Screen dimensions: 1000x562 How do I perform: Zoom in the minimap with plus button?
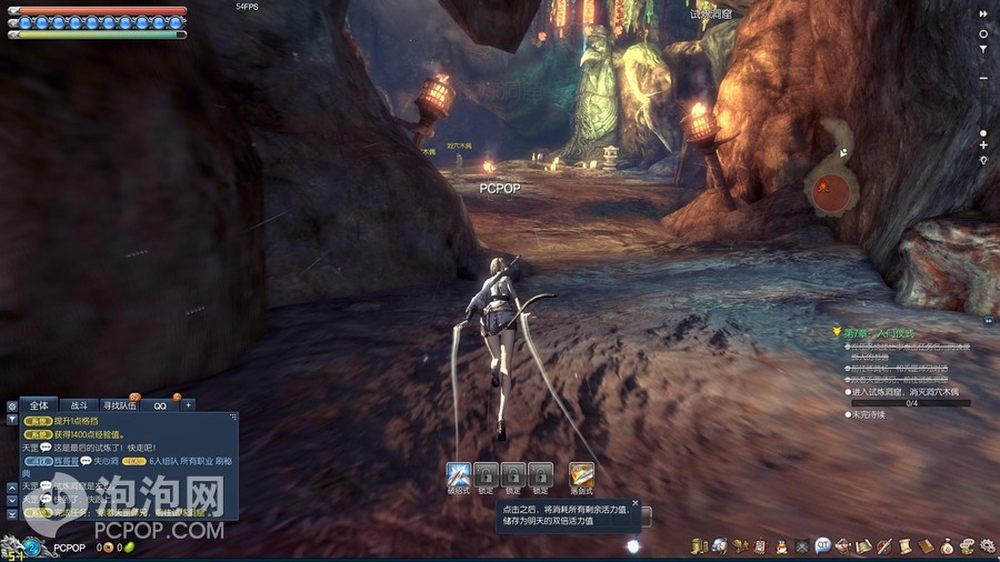tap(984, 146)
